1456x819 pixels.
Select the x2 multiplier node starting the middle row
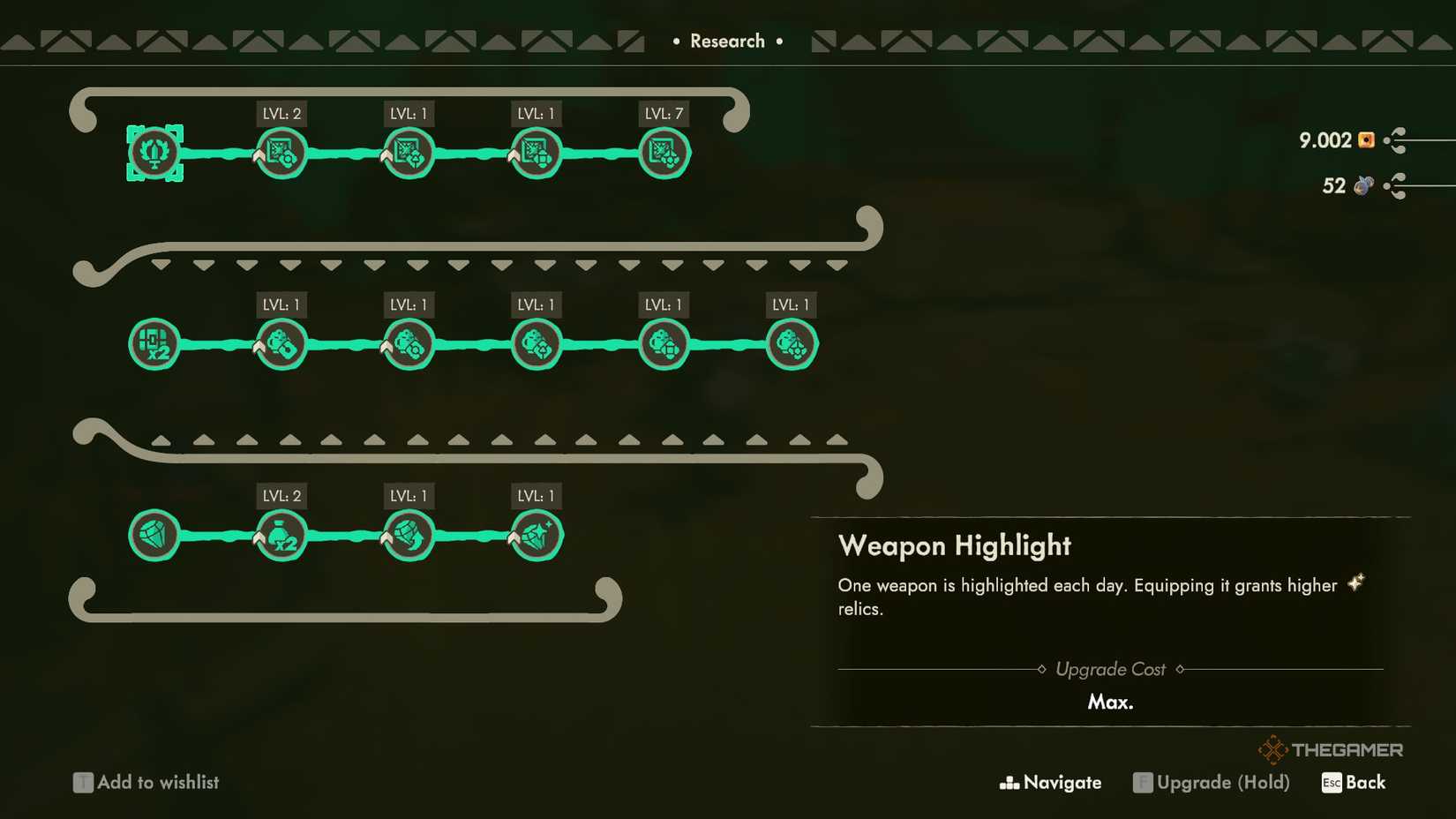tap(154, 343)
